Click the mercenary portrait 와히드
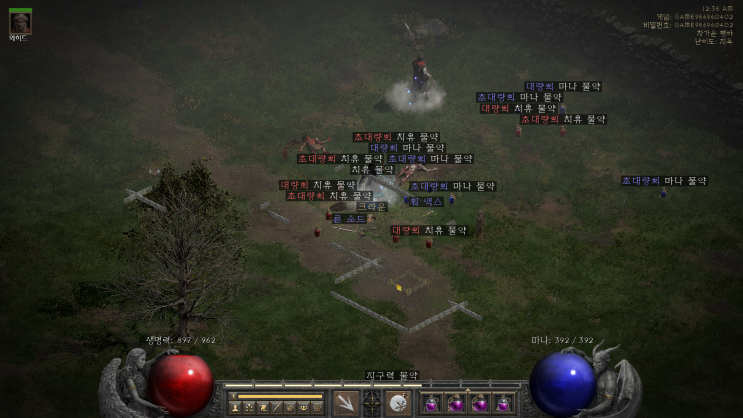Viewport: 743px width, 418px height. pyautogui.click(x=20, y=22)
